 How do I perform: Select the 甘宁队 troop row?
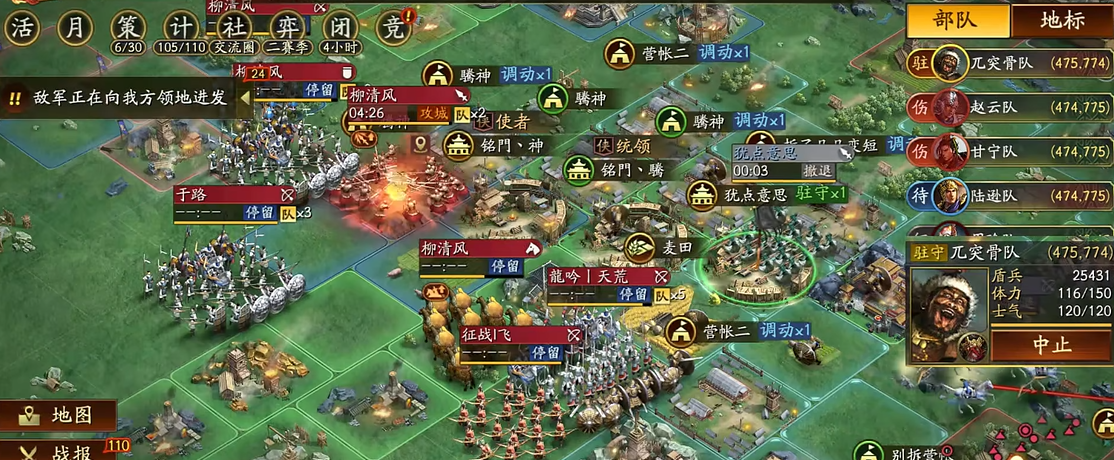tap(1009, 152)
